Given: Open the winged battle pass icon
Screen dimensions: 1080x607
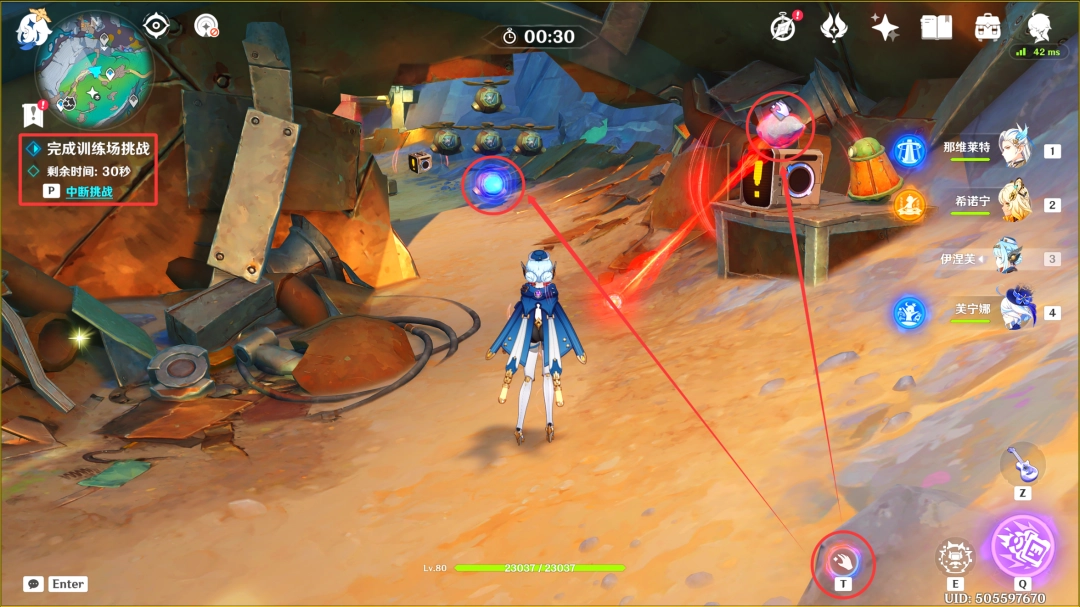Looking at the screenshot, I should click(834, 27).
